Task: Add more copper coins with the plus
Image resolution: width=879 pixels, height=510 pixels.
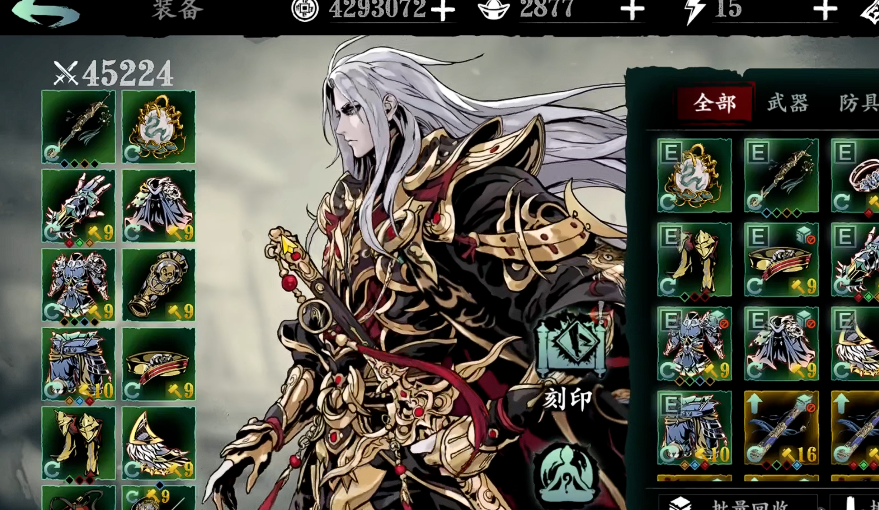Action: (442, 11)
